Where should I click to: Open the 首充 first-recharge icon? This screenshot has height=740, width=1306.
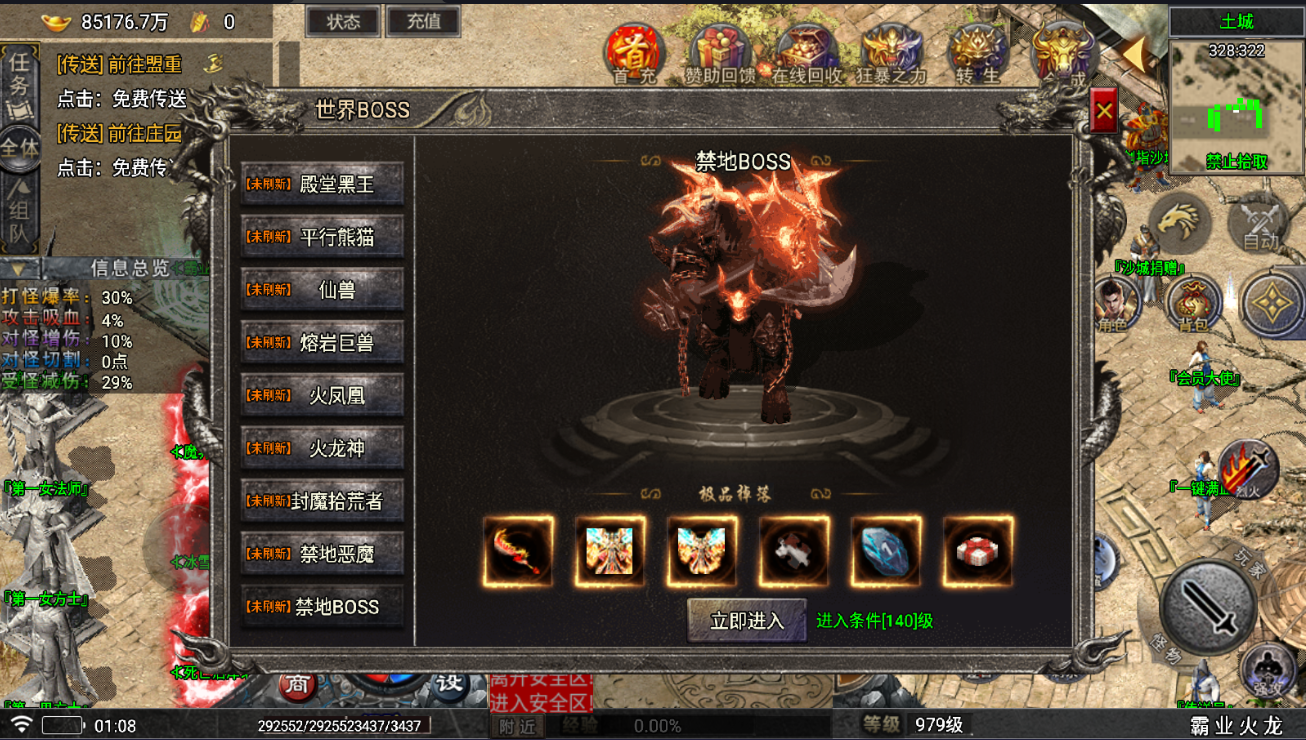pyautogui.click(x=633, y=53)
